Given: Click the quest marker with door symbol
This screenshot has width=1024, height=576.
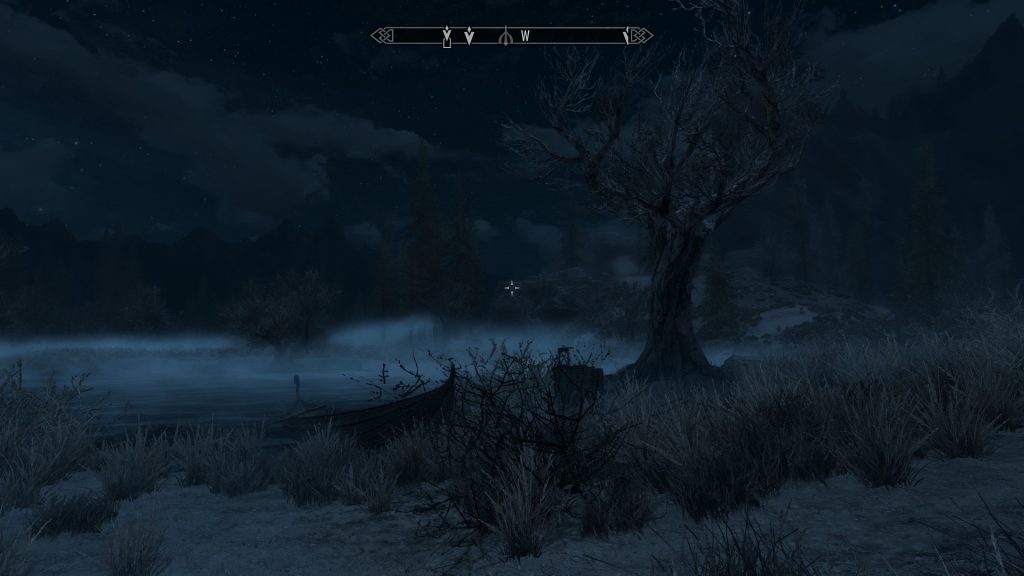Looking at the screenshot, I should [447, 37].
